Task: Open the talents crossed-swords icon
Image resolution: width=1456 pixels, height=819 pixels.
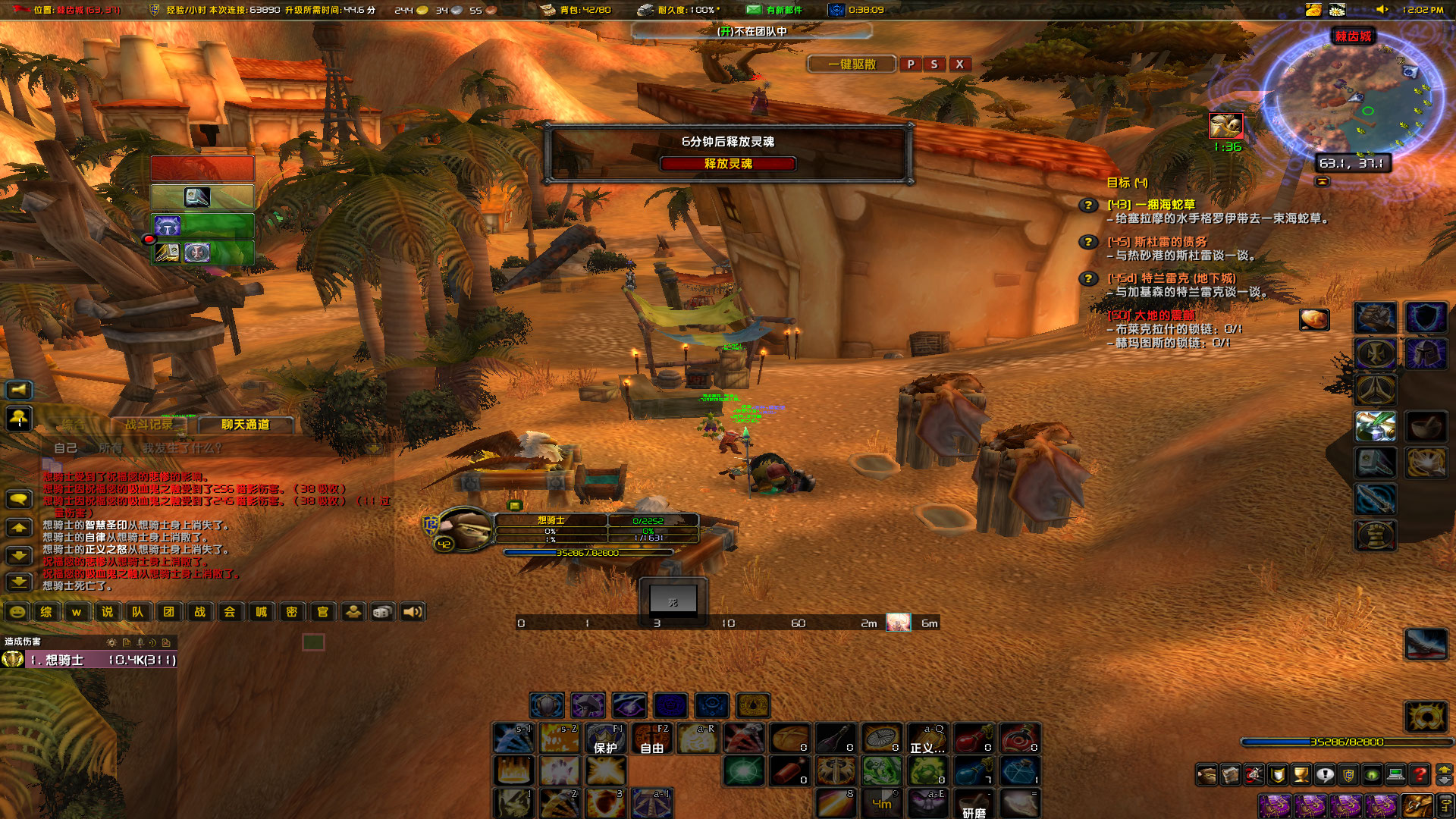Action: [1254, 774]
